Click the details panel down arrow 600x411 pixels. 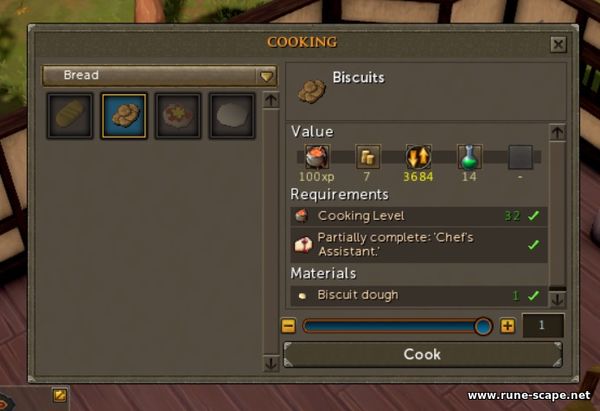[557, 298]
